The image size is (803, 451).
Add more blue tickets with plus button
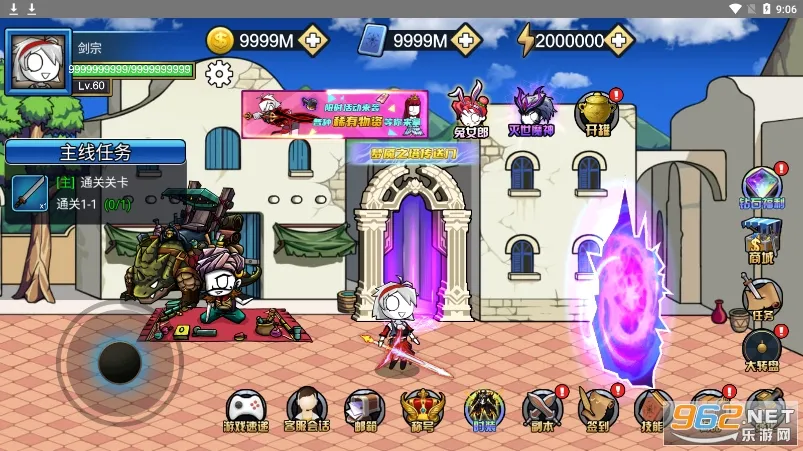point(466,40)
